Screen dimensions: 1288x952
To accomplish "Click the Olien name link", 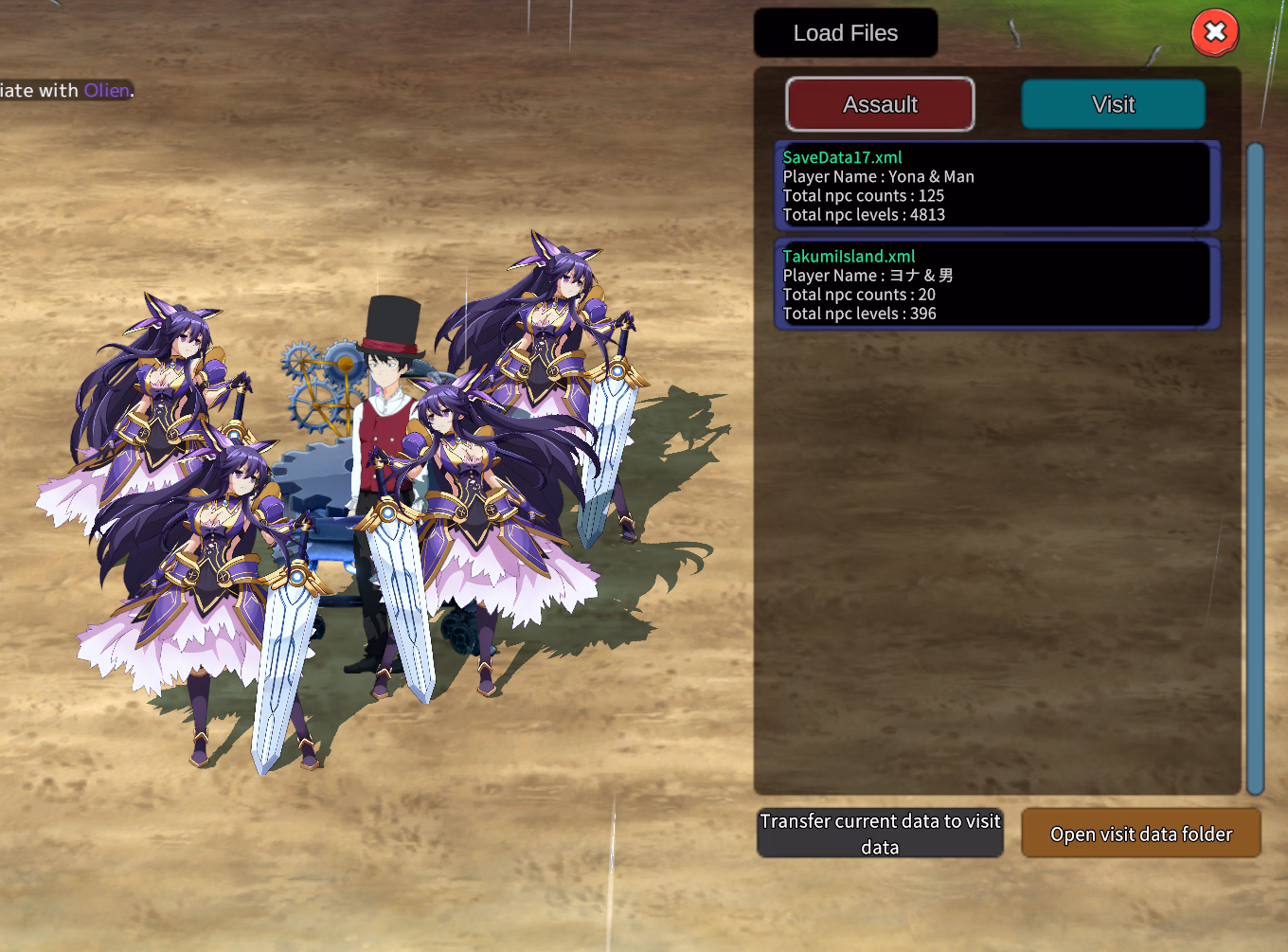I will click(x=106, y=91).
